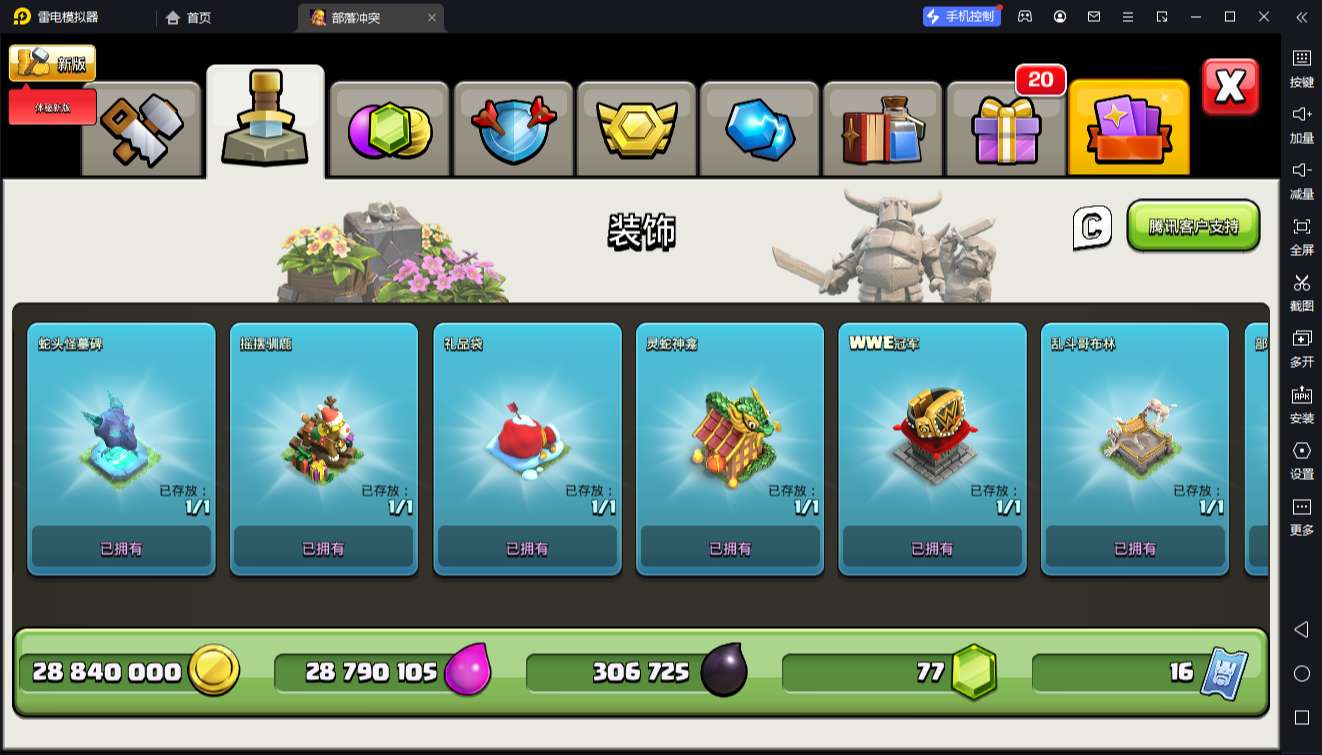
Task: Click the C icon button
Action: pyautogui.click(x=1092, y=227)
